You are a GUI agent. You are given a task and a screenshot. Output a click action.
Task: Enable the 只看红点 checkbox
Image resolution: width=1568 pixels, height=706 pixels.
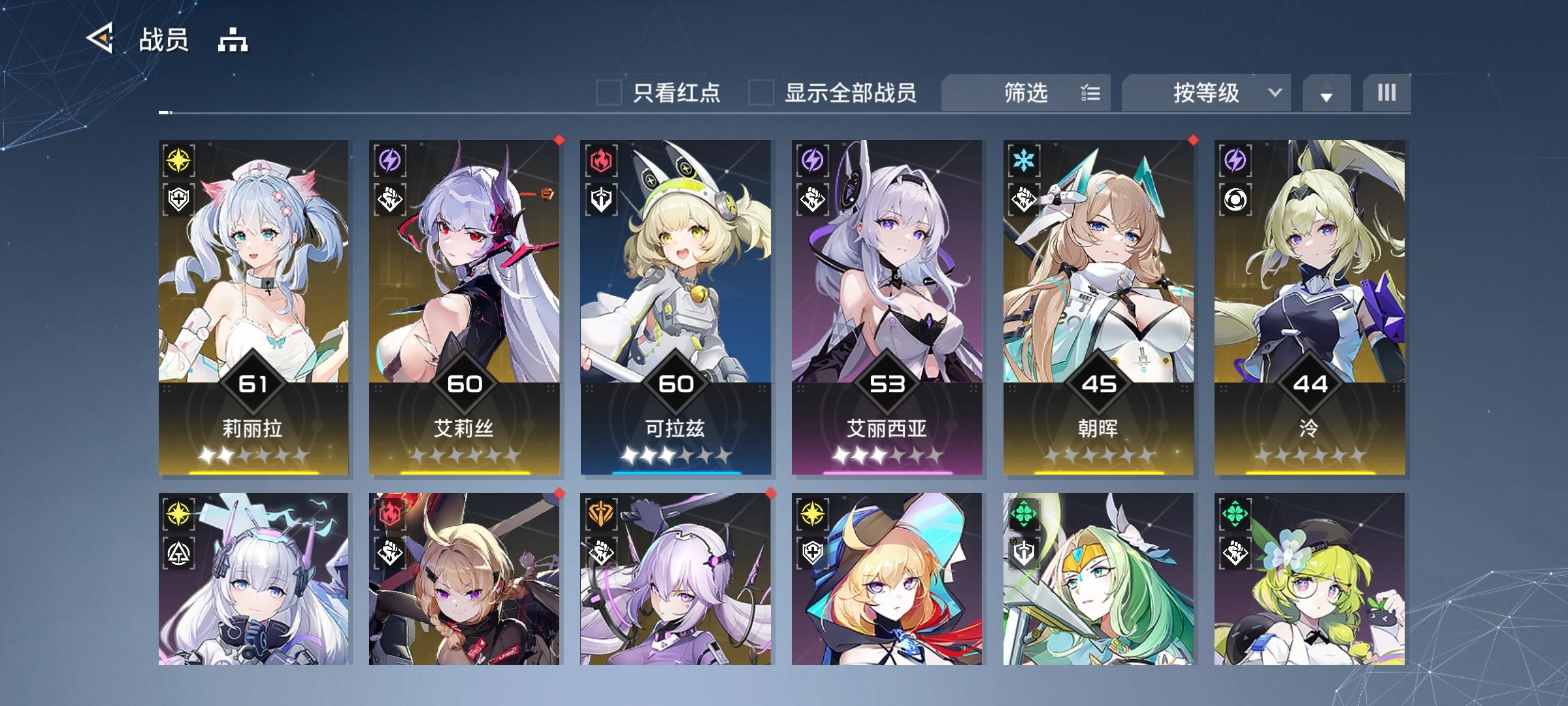coord(610,93)
